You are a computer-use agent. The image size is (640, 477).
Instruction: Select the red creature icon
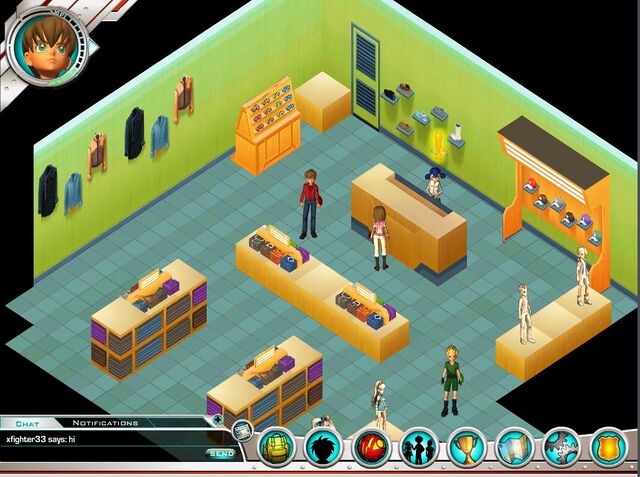pos(372,447)
